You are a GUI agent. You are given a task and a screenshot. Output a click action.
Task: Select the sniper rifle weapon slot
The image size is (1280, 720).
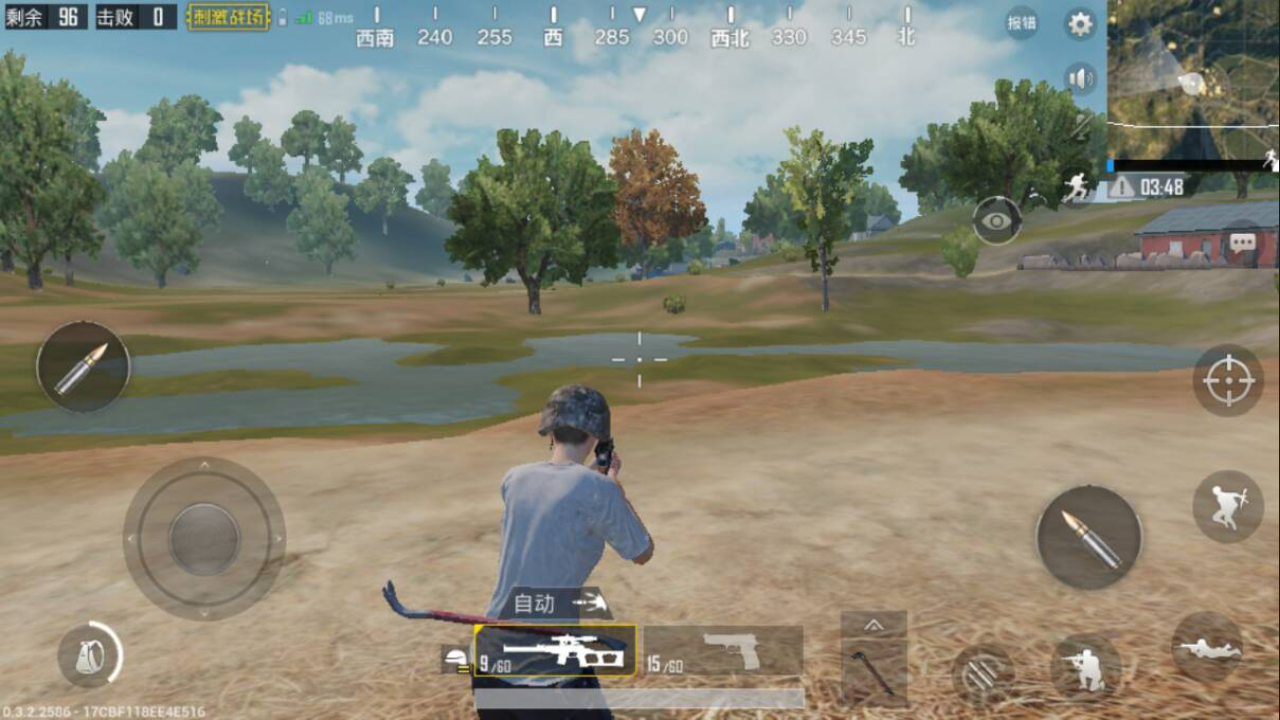(555, 651)
